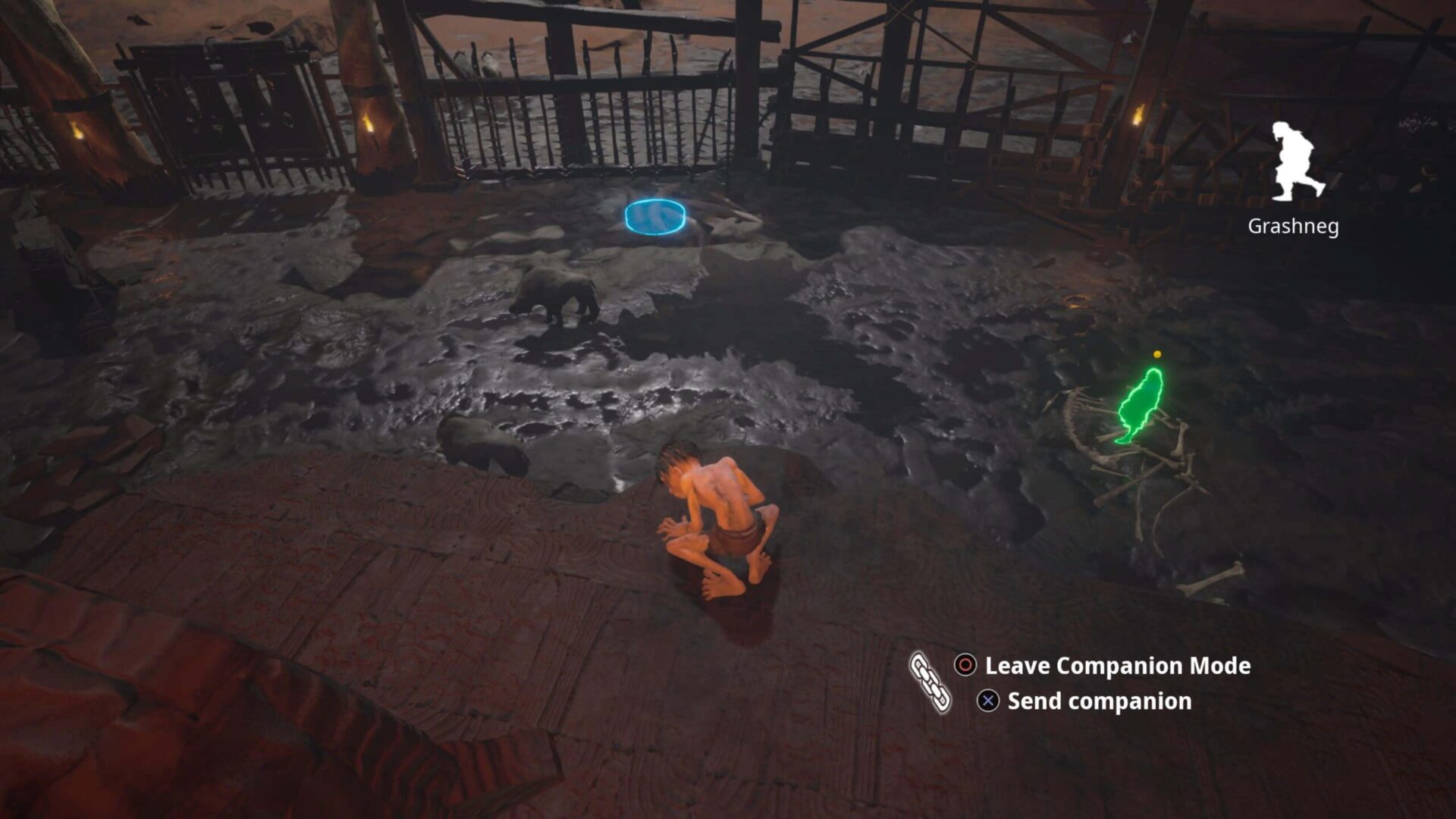This screenshot has width=1456, height=819.
Task: Click the blue glowing target circle marker
Action: 655,217
